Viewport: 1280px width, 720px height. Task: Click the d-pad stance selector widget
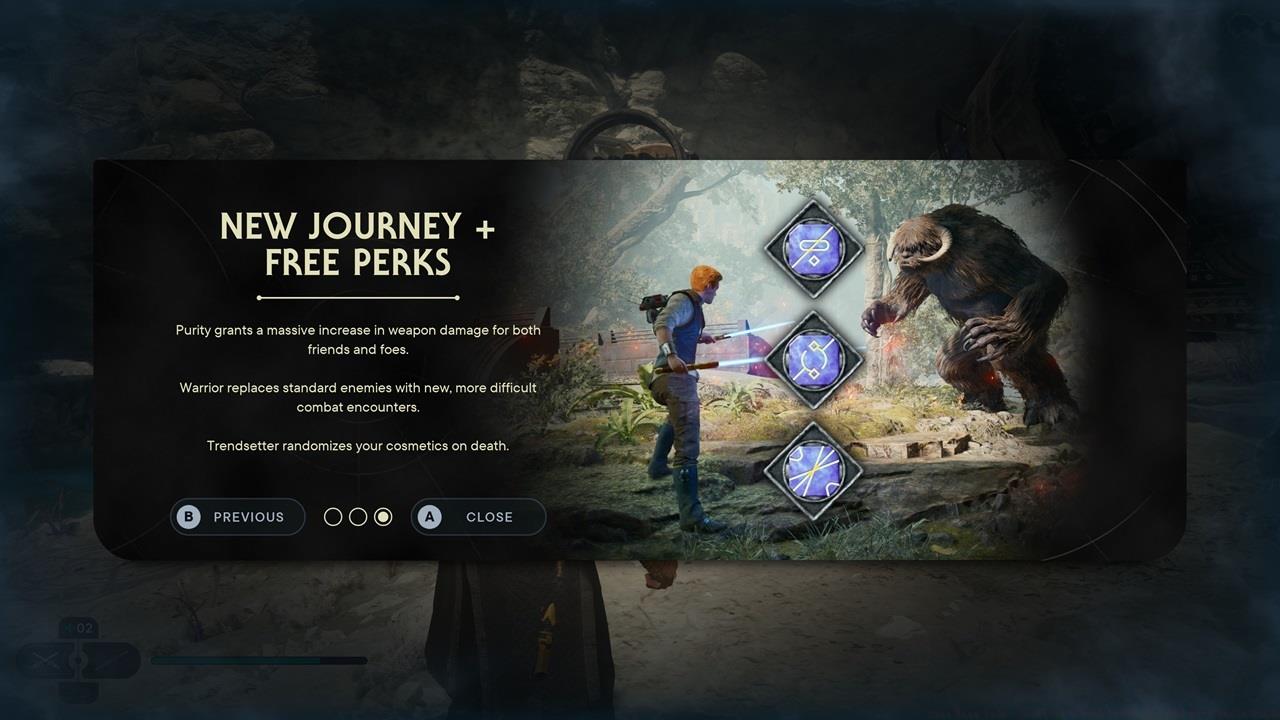coord(78,660)
